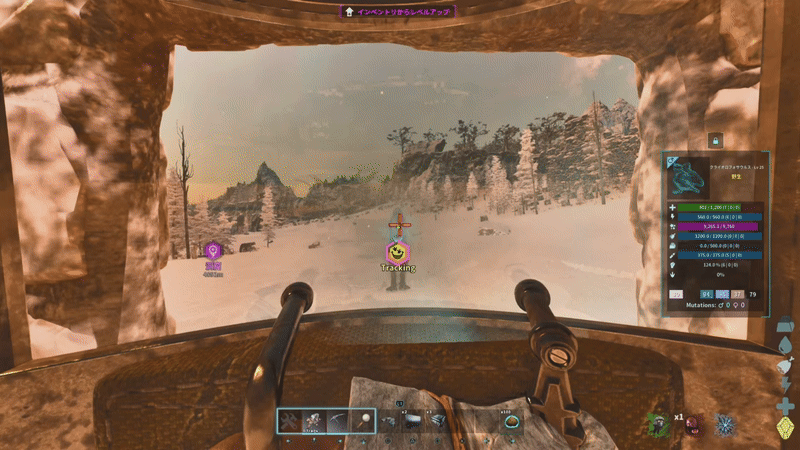Image resolution: width=800 pixels, height=450 pixels.
Task: Select the pickaxe hotbar slot
Action: pyautogui.click(x=339, y=422)
